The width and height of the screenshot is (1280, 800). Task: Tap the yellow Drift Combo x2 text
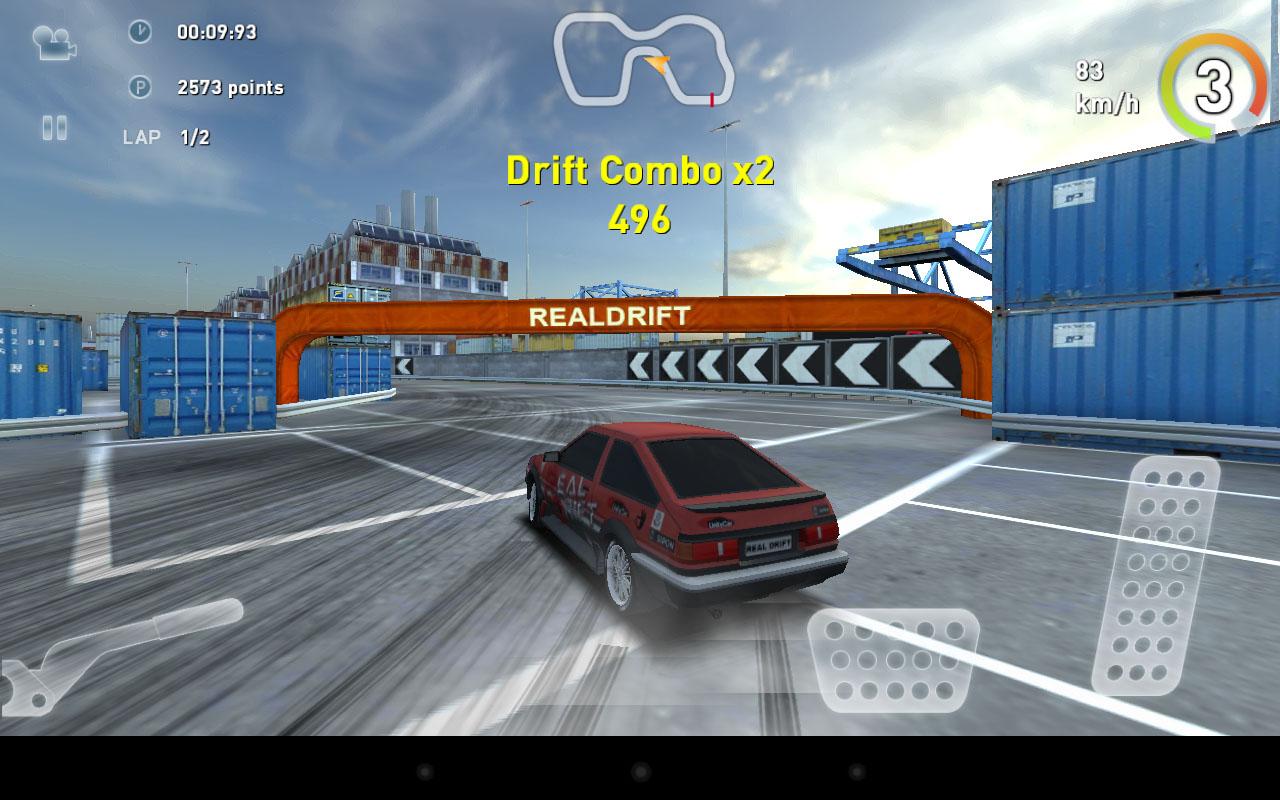(640, 171)
